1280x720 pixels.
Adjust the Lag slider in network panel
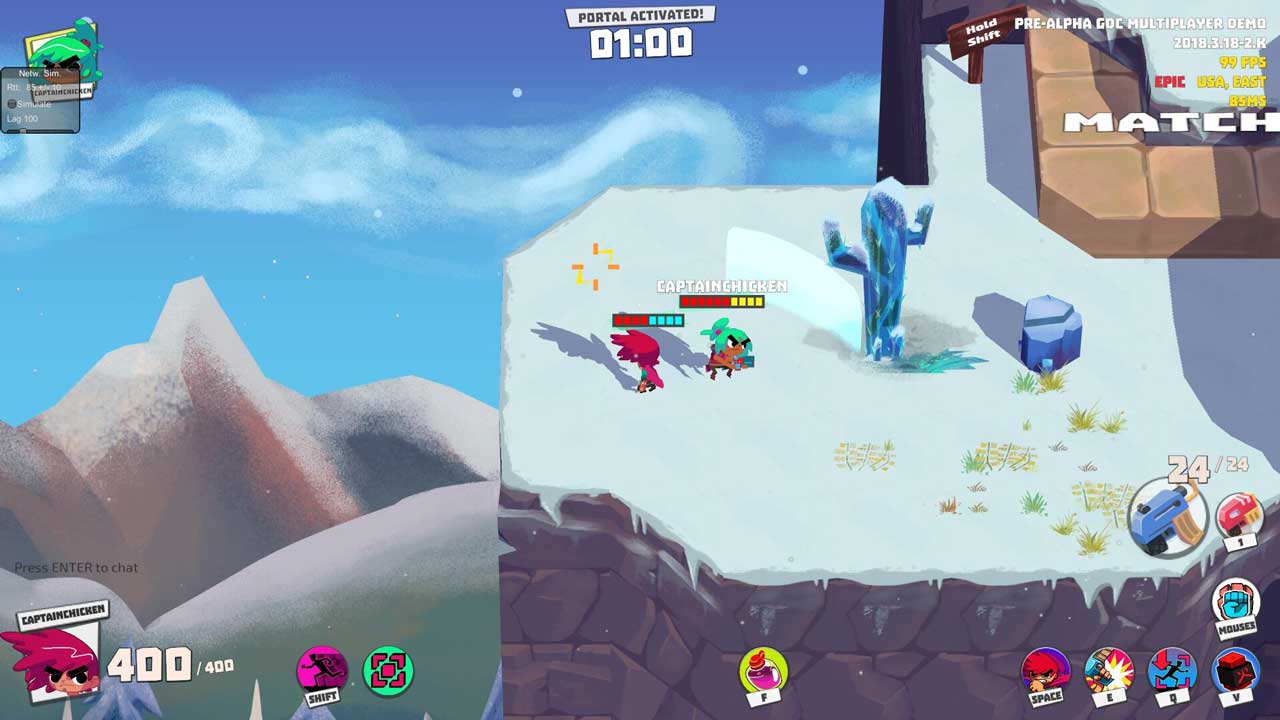pos(22,130)
